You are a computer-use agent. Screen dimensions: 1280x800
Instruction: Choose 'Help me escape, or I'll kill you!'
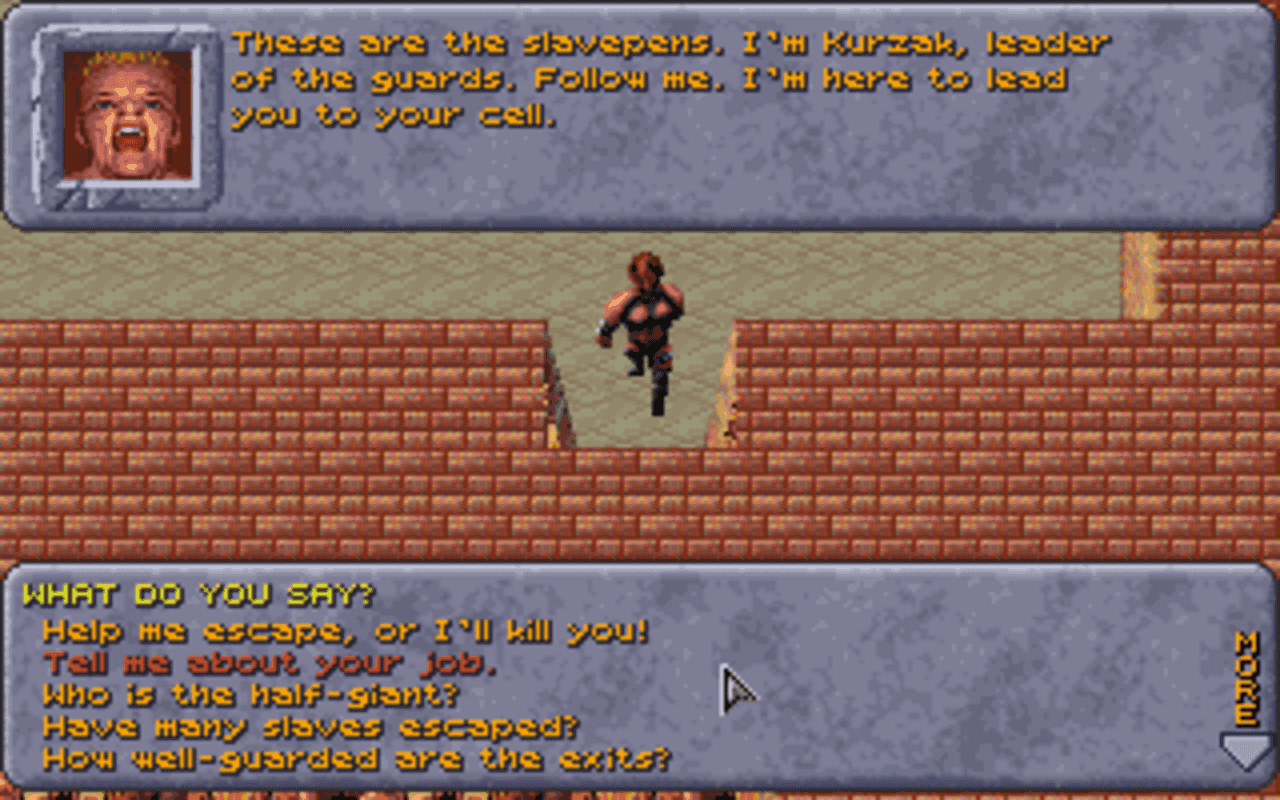pos(345,630)
